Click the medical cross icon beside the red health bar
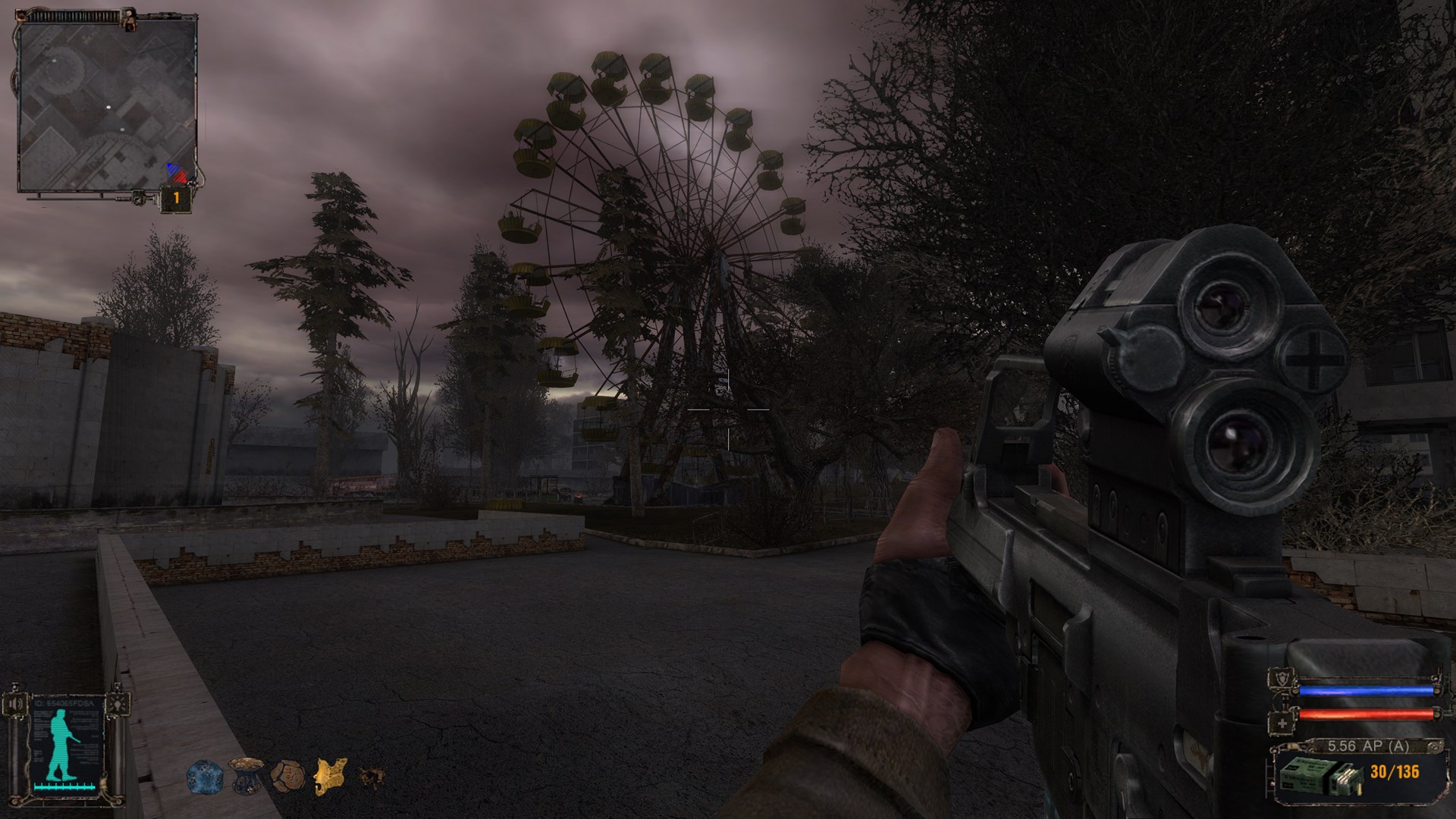1456x819 pixels. pyautogui.click(x=1282, y=722)
